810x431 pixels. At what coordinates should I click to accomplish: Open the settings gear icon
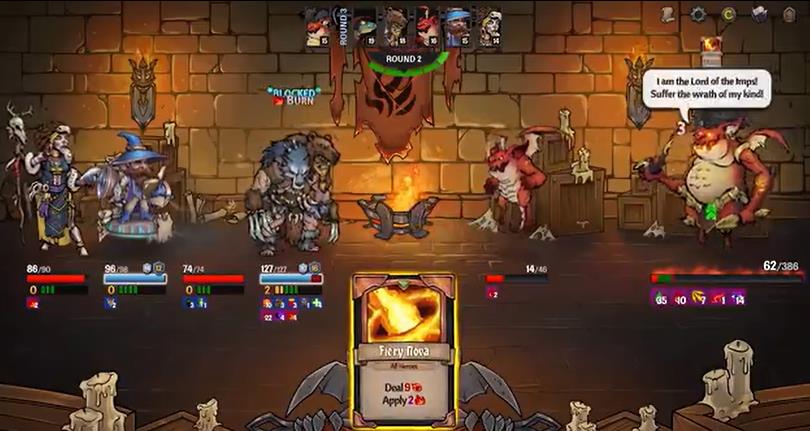[x=698, y=14]
